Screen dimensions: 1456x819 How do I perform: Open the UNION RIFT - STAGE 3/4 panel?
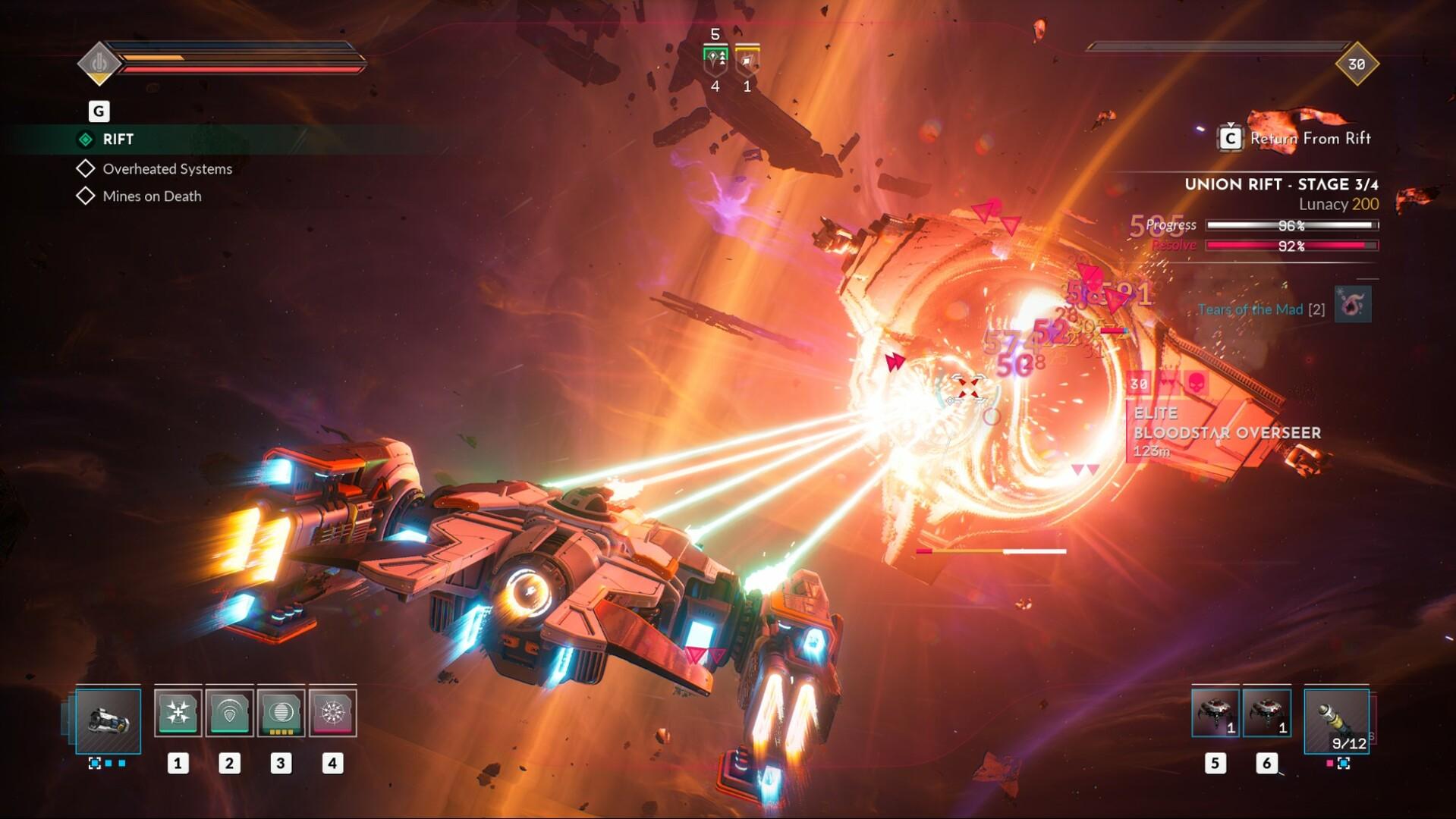click(x=1282, y=184)
